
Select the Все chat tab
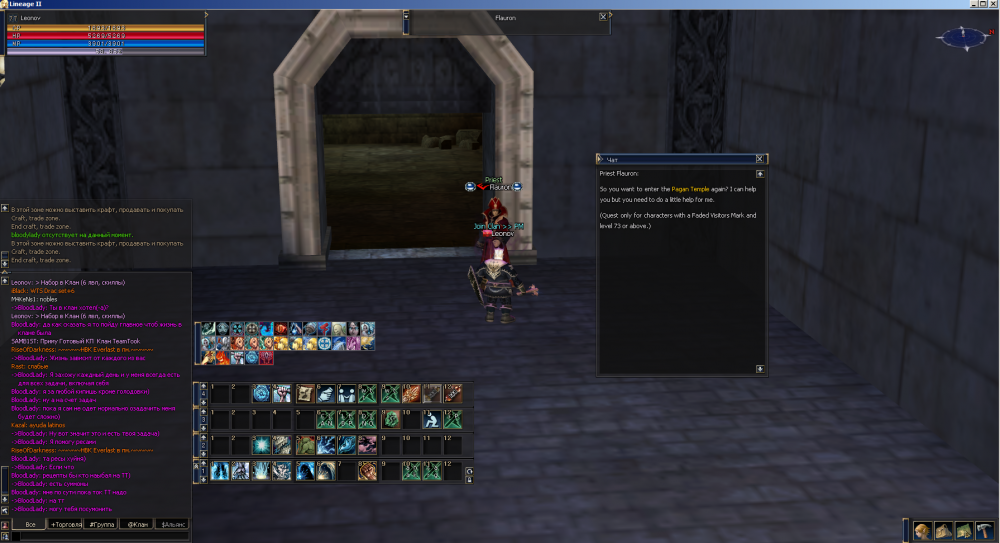coord(30,524)
